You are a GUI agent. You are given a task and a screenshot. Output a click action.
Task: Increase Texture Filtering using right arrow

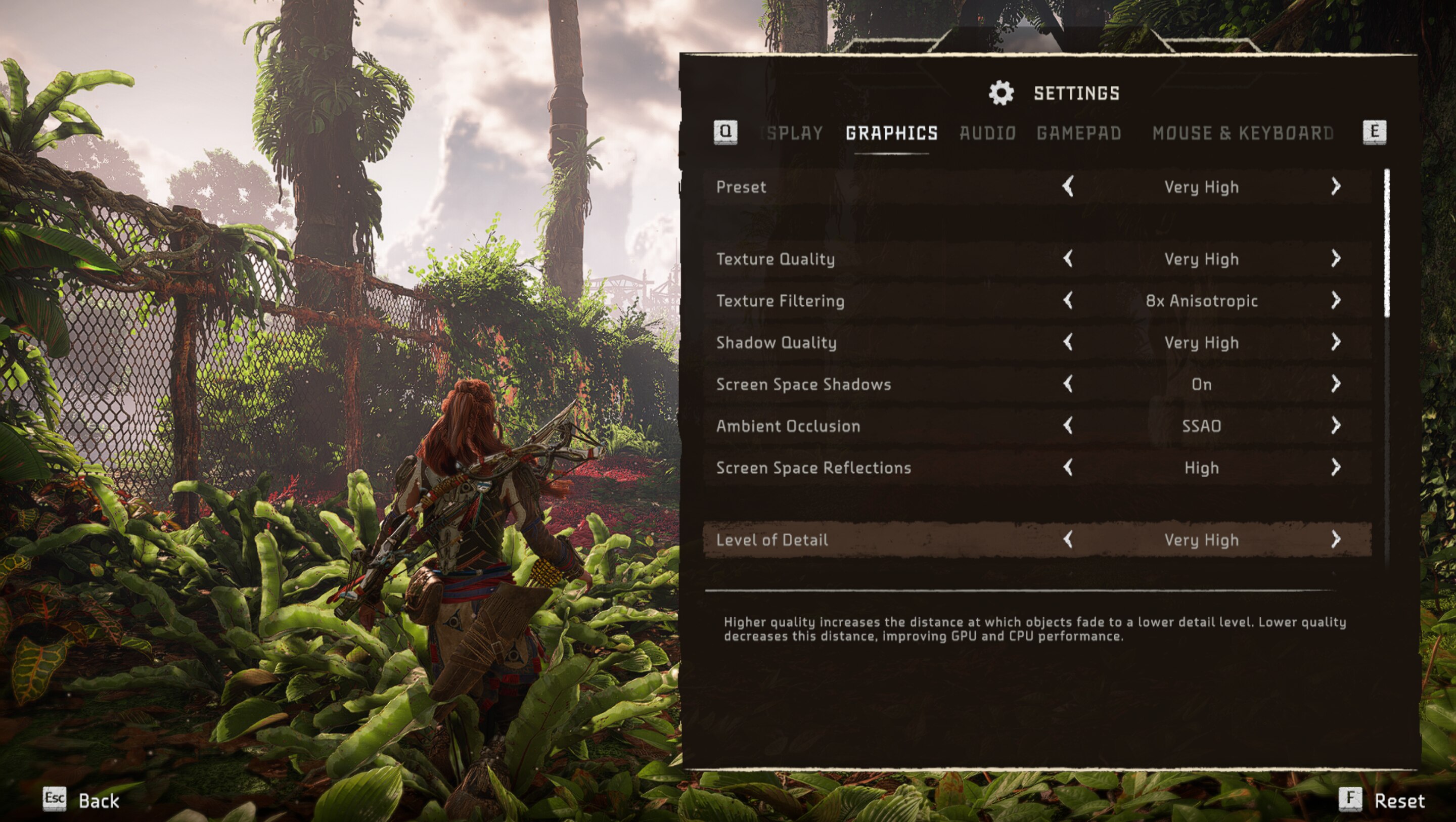(1335, 300)
